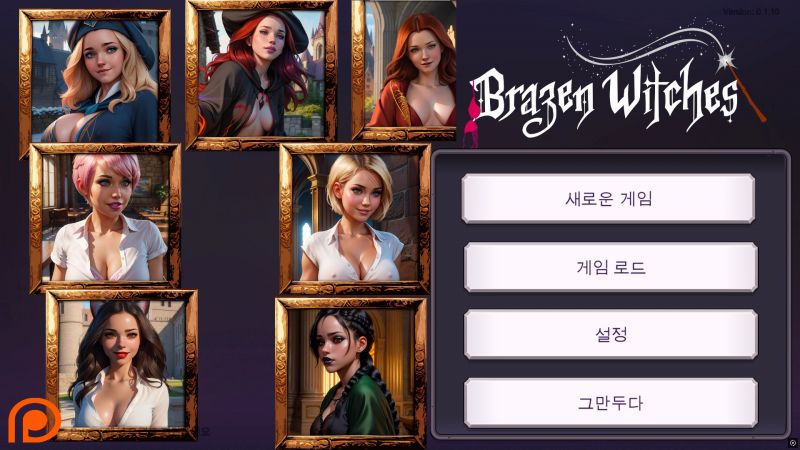
Task: Open the 게임 로드 load menu
Action: click(608, 267)
